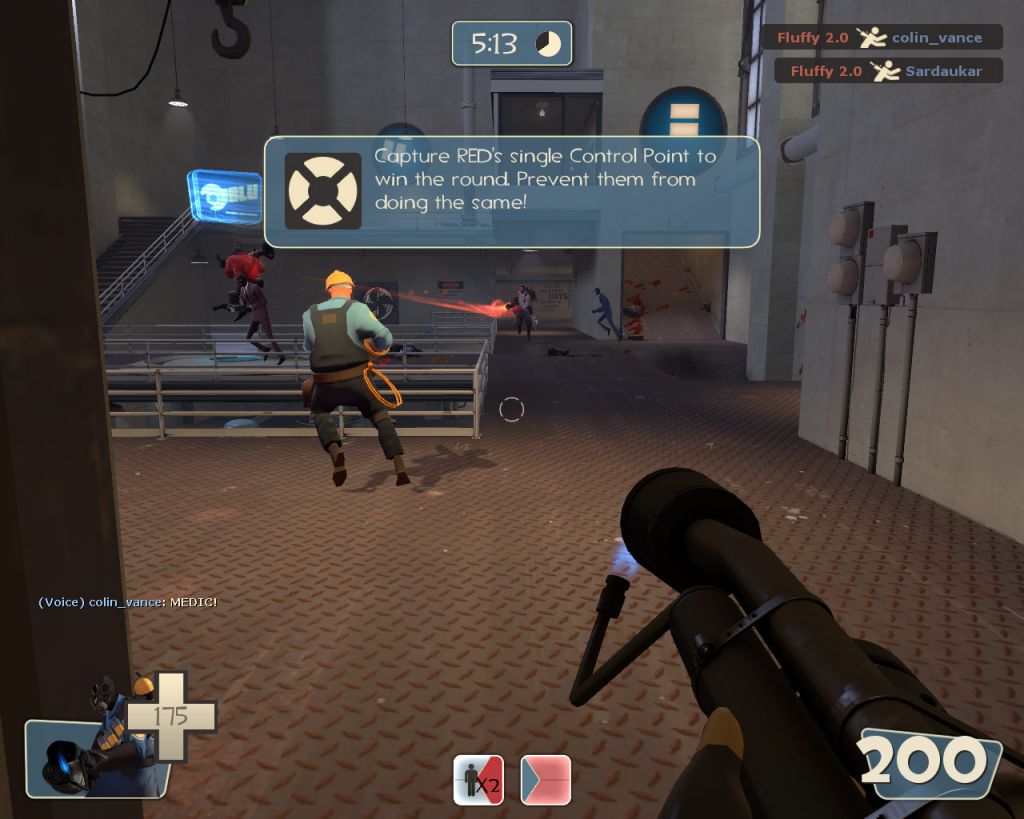Click the kill feed entry for colin_vance
1024x819 pixels.
tap(883, 38)
